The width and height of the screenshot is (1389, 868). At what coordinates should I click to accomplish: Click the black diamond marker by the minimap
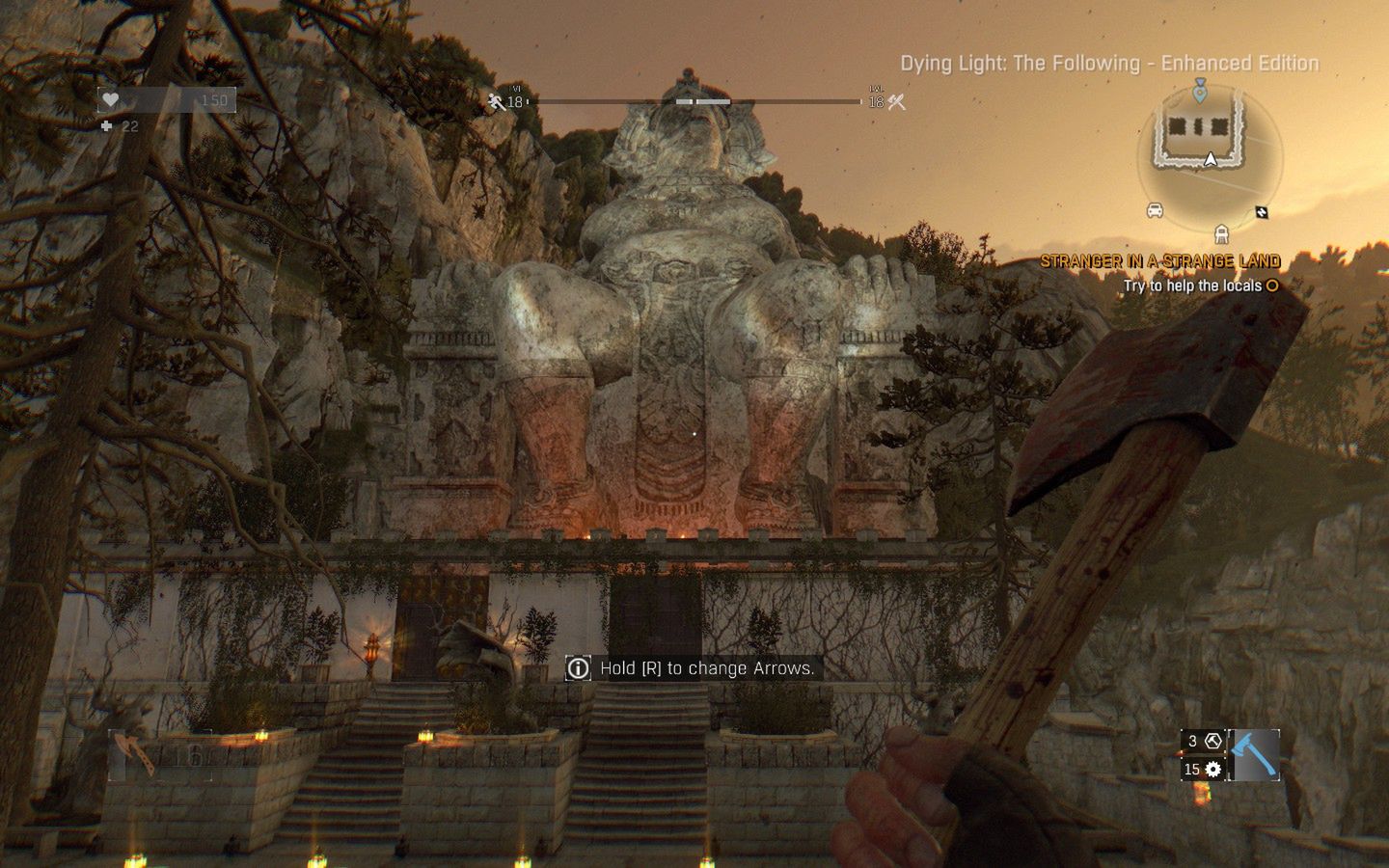1261,212
